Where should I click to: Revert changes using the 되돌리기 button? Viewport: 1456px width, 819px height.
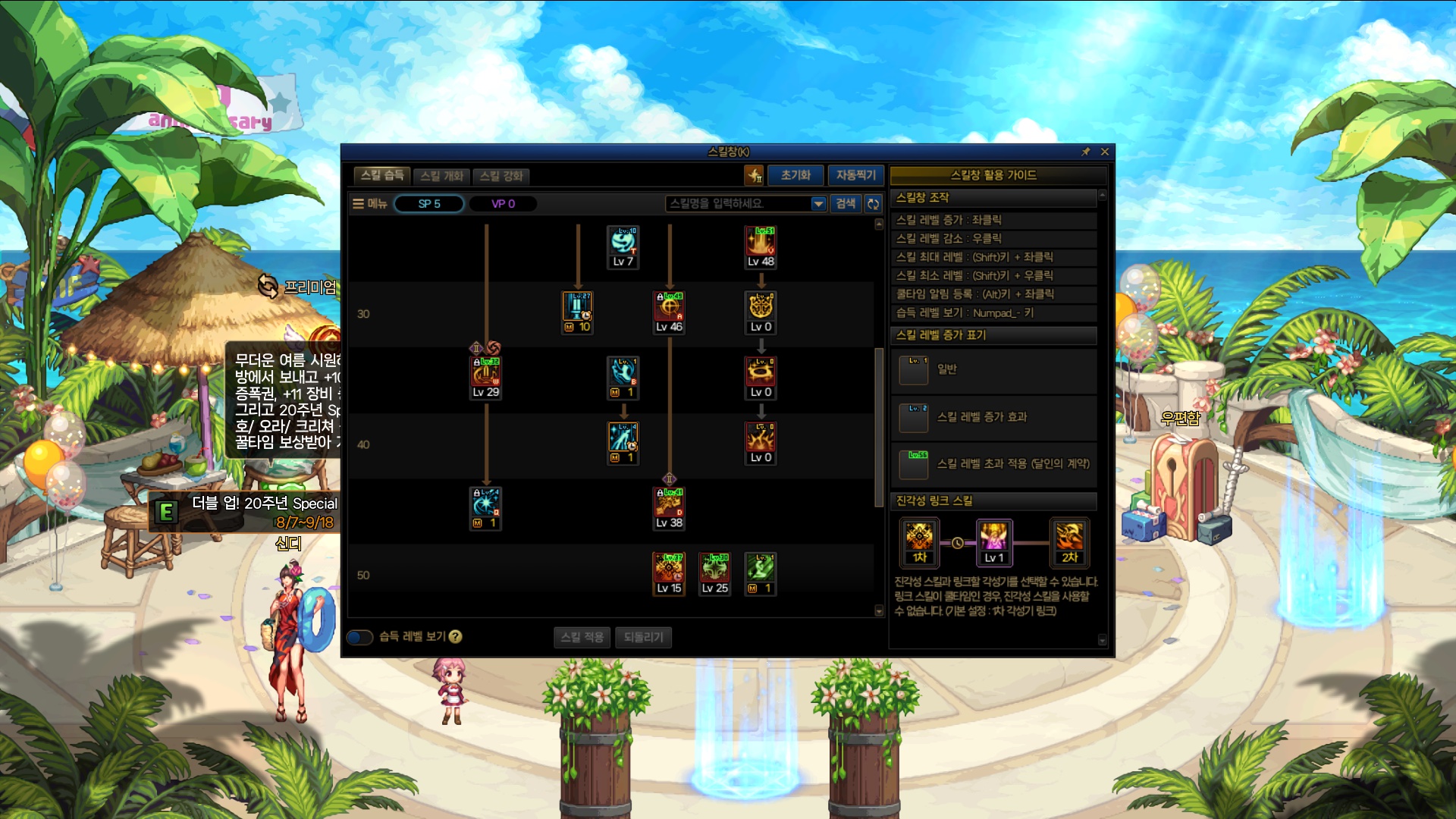coord(643,637)
